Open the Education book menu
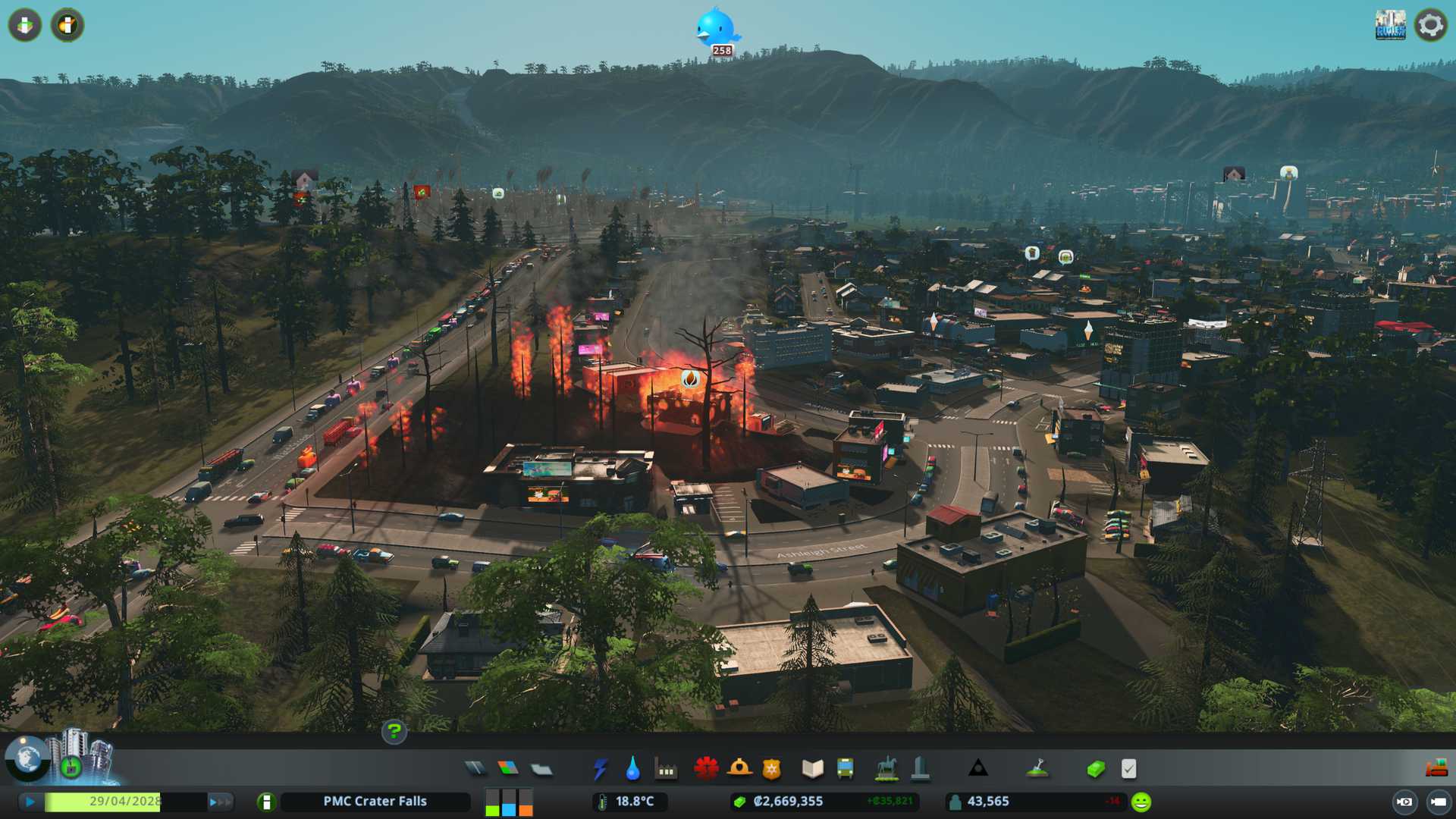This screenshot has width=1456, height=819. 812,769
